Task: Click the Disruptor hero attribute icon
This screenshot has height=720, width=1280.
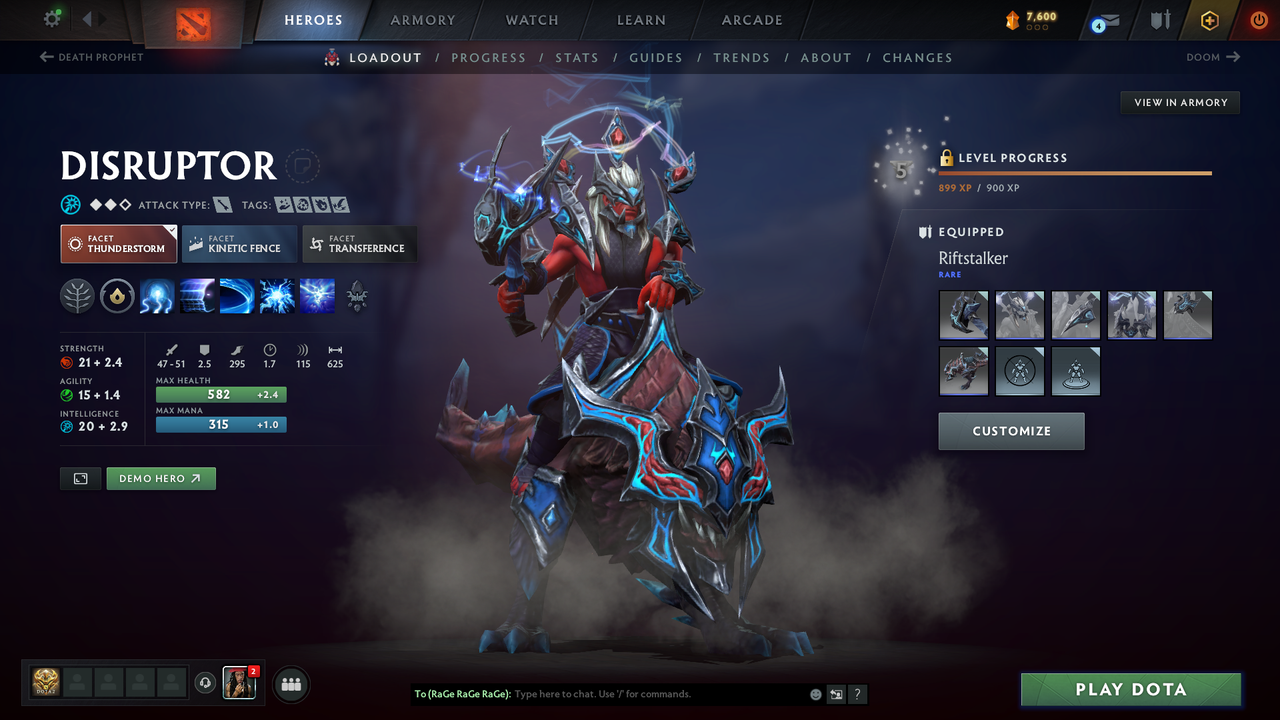Action: (x=70, y=204)
